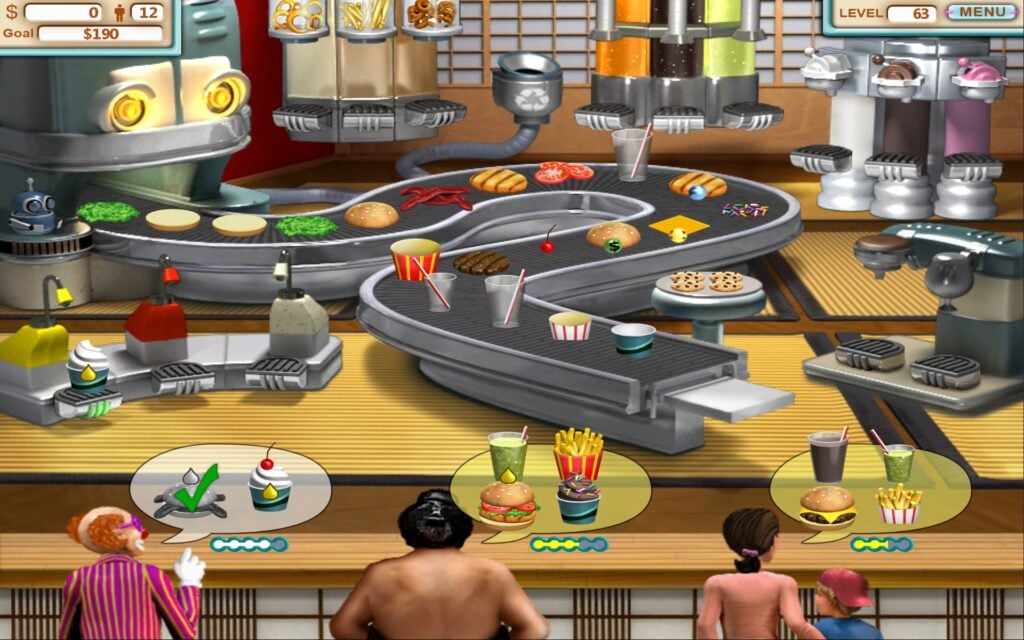The height and width of the screenshot is (640, 1024).
Task: Choose the dark burger patty
Action: [481, 262]
